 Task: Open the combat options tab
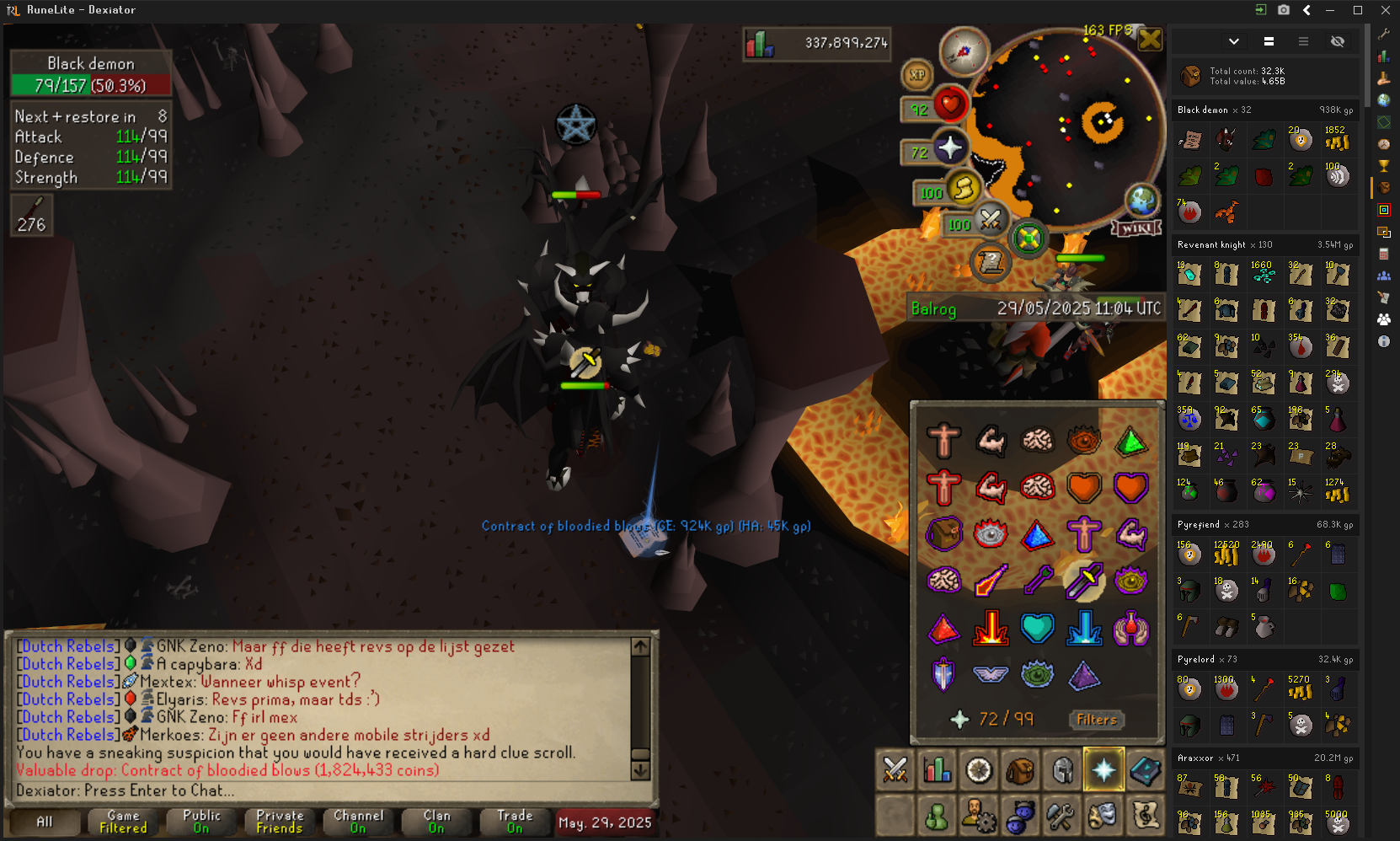[x=895, y=770]
